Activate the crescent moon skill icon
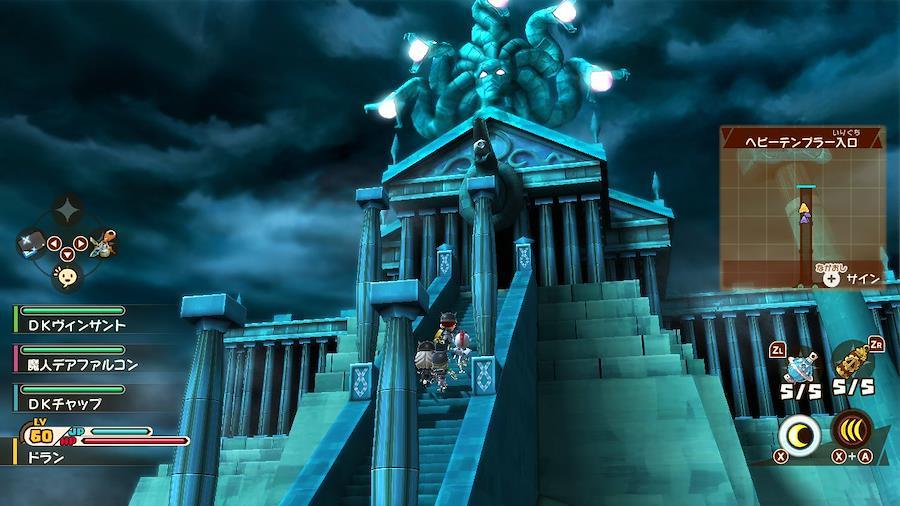Image resolution: width=900 pixels, height=506 pixels. pyautogui.click(x=800, y=432)
